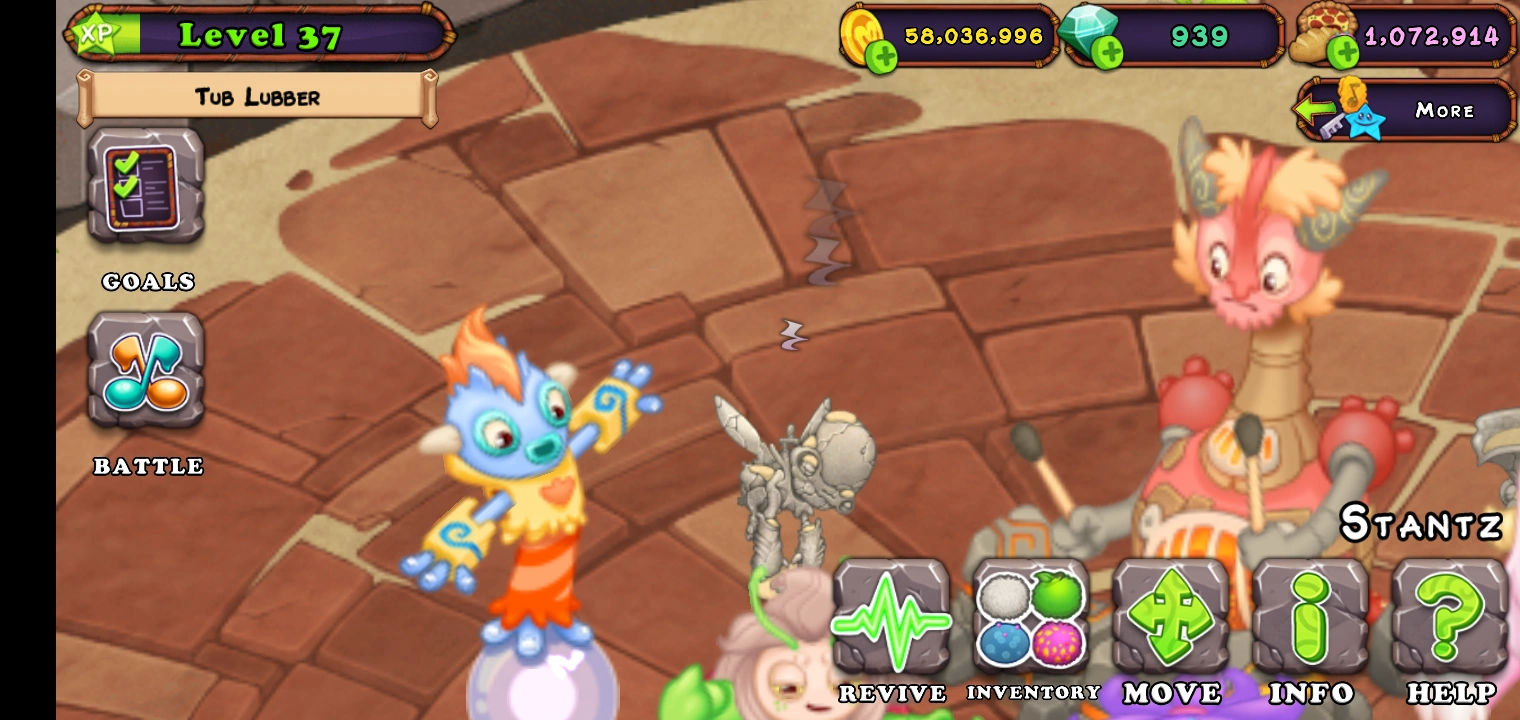The height and width of the screenshot is (720, 1520).
Task: Click the XP progress bar
Action: click(130, 33)
